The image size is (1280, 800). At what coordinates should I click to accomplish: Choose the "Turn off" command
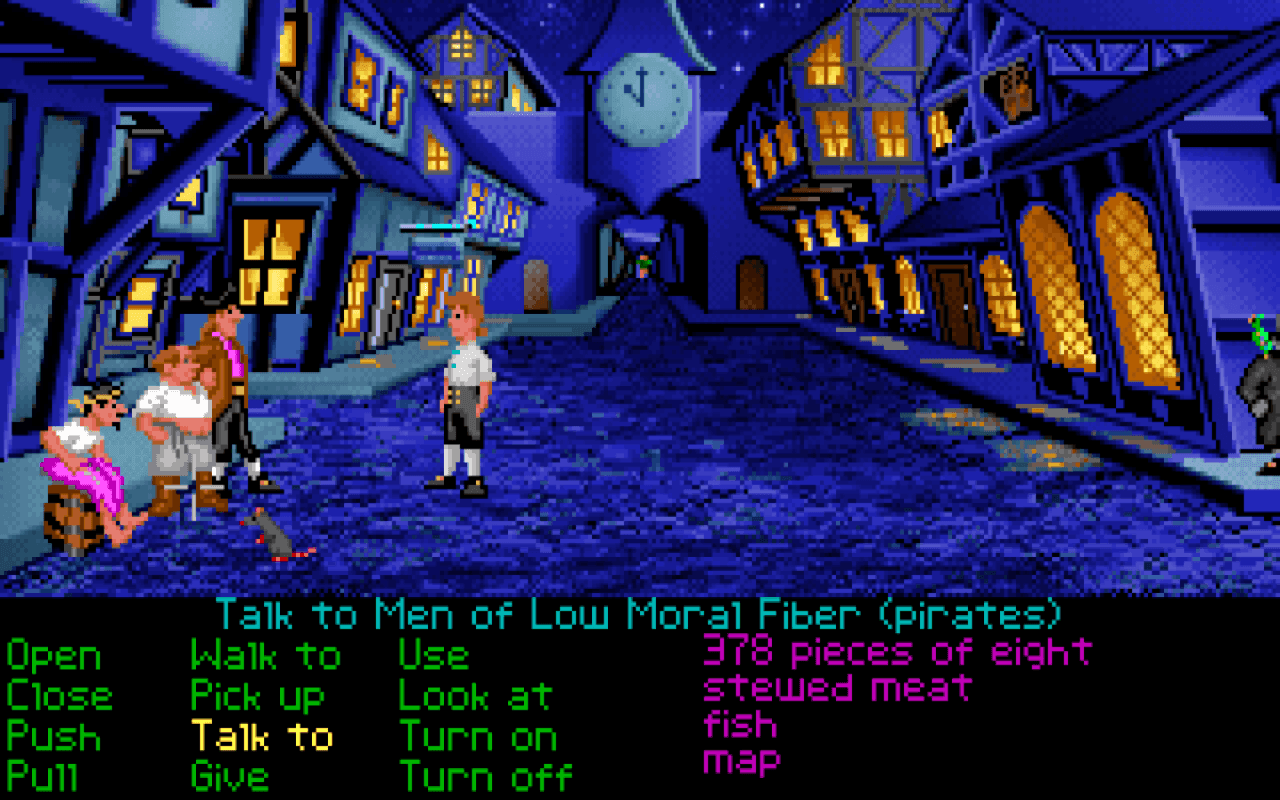point(485,777)
